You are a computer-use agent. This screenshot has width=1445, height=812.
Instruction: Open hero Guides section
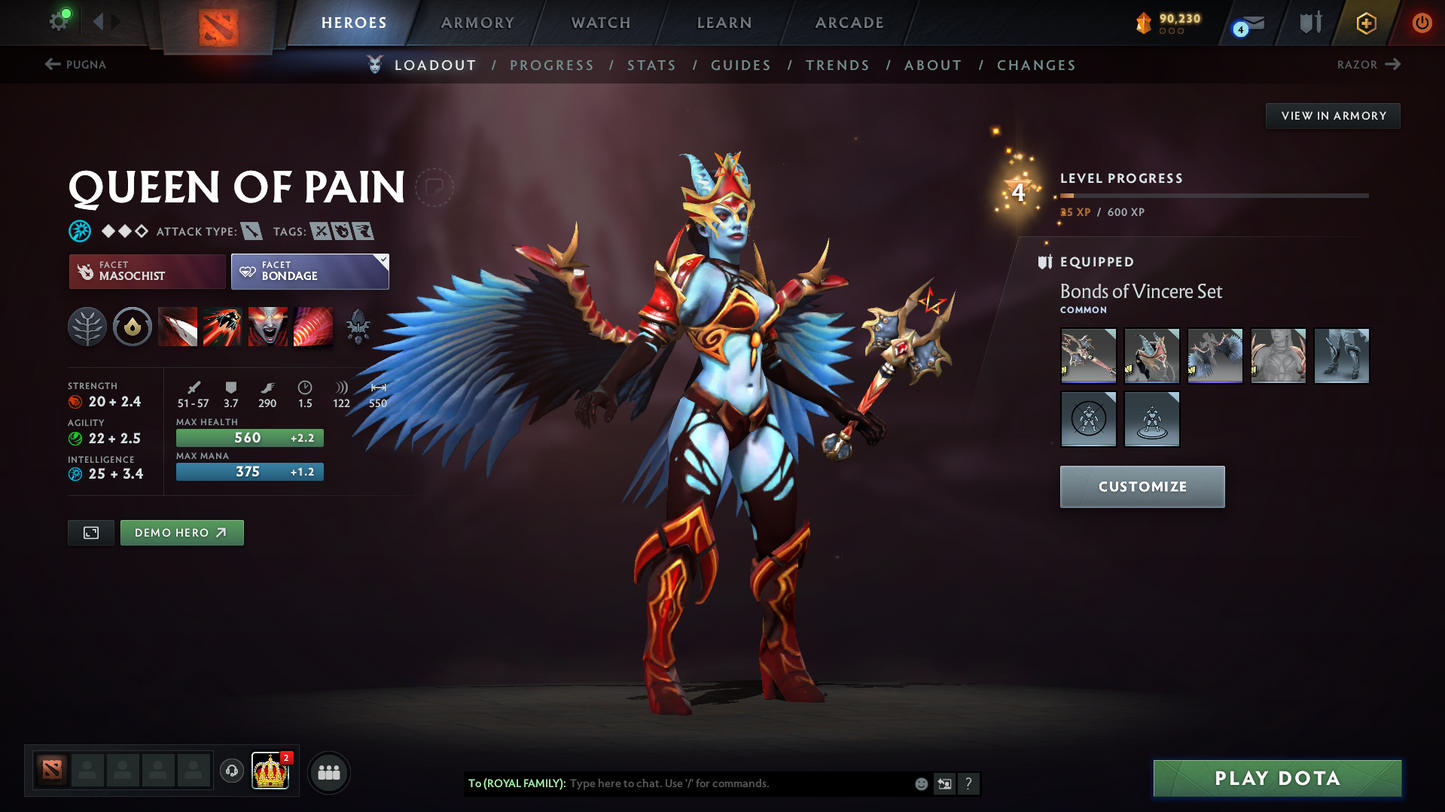click(740, 65)
